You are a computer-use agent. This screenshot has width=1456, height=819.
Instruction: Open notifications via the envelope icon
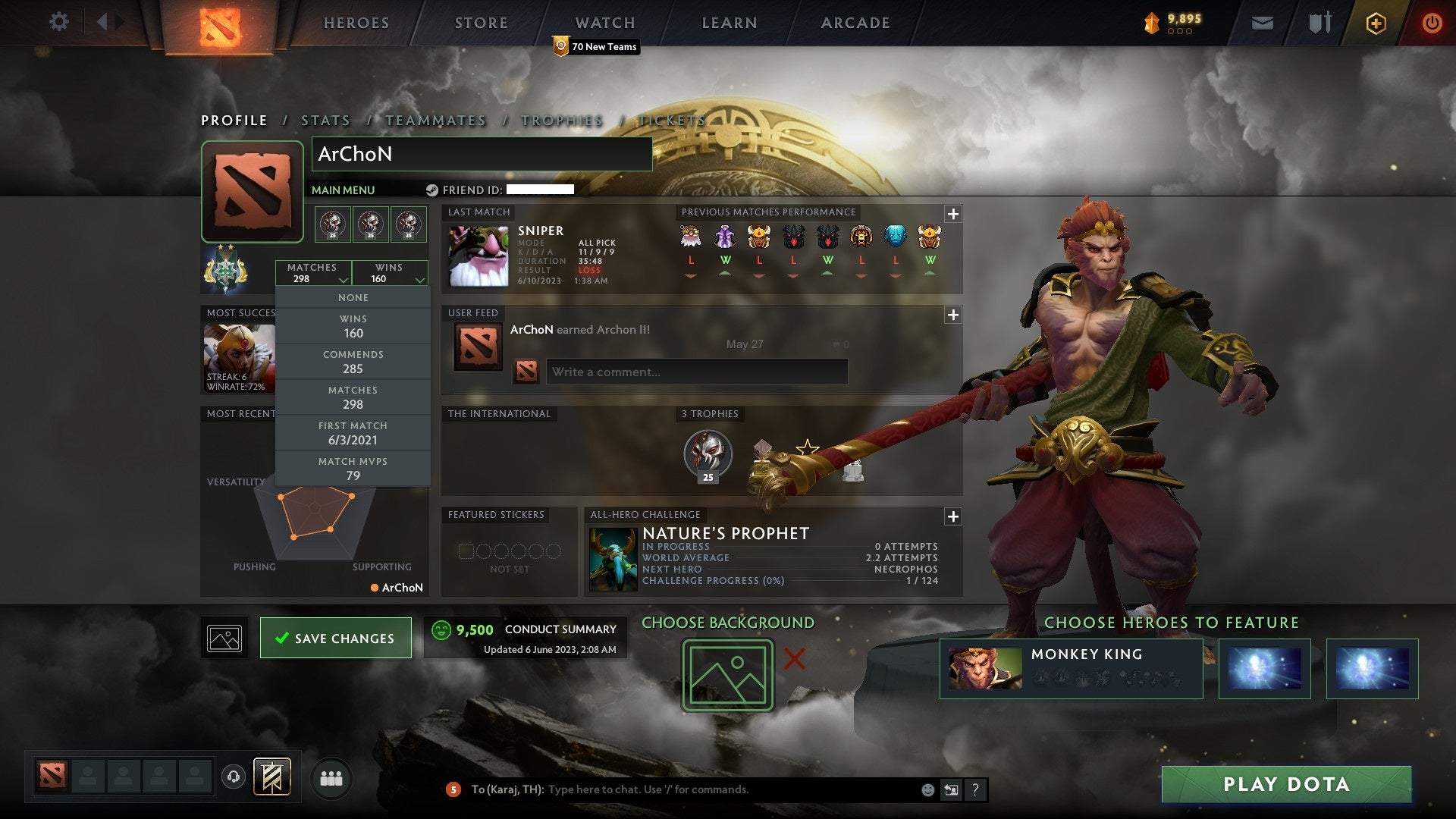1263,22
